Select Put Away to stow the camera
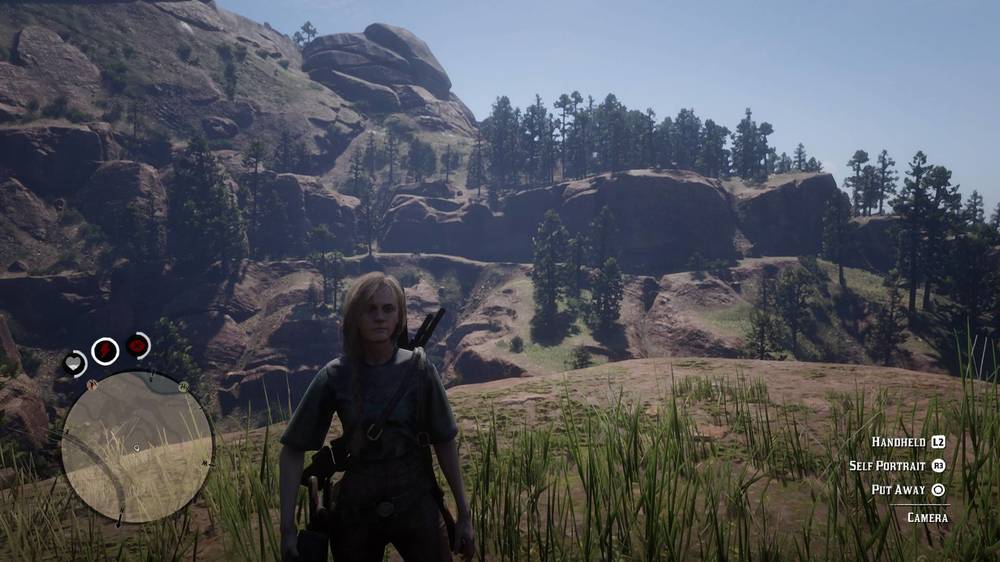Screen dimensions: 1000x562 [908, 490]
